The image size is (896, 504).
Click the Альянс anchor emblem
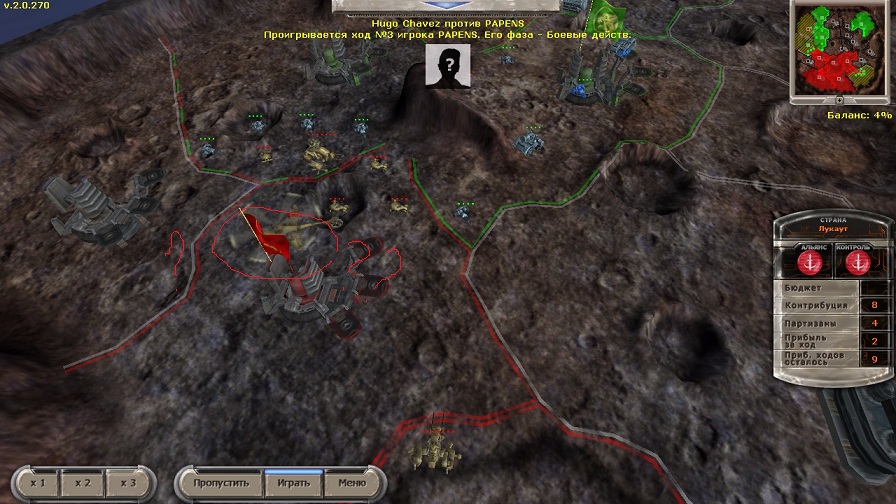[x=811, y=262]
